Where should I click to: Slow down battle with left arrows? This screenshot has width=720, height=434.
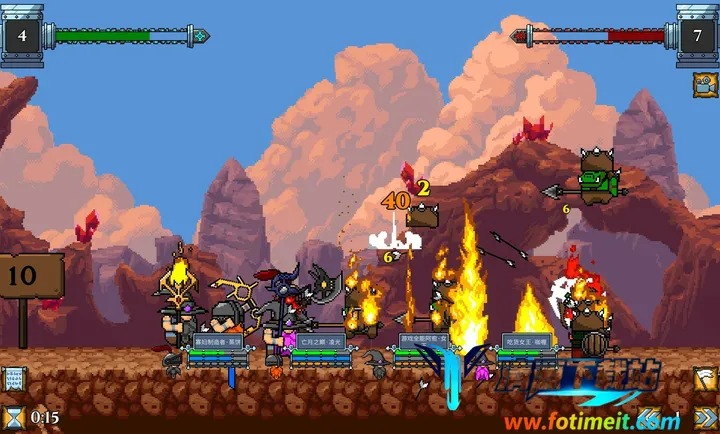[651, 416]
